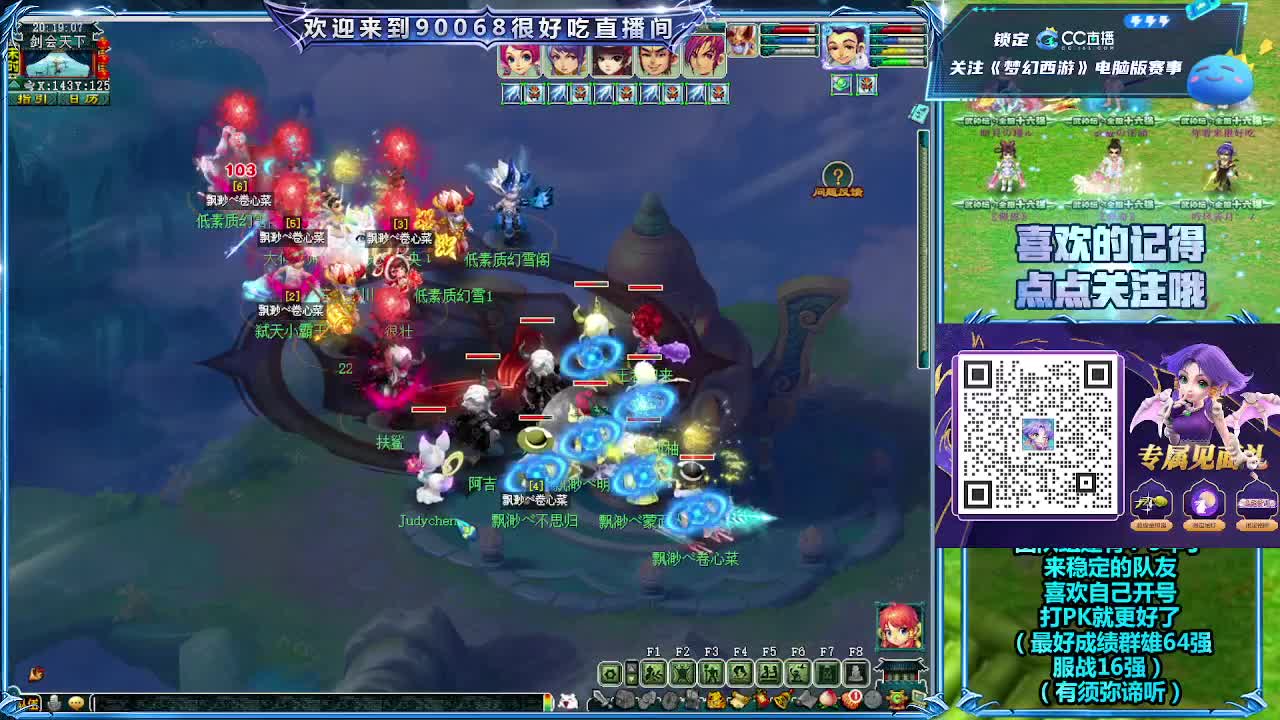Click a purple gift button under 专属见面礼
Image resolution: width=1280 pixels, height=720 pixels.
pyautogui.click(x=1204, y=499)
